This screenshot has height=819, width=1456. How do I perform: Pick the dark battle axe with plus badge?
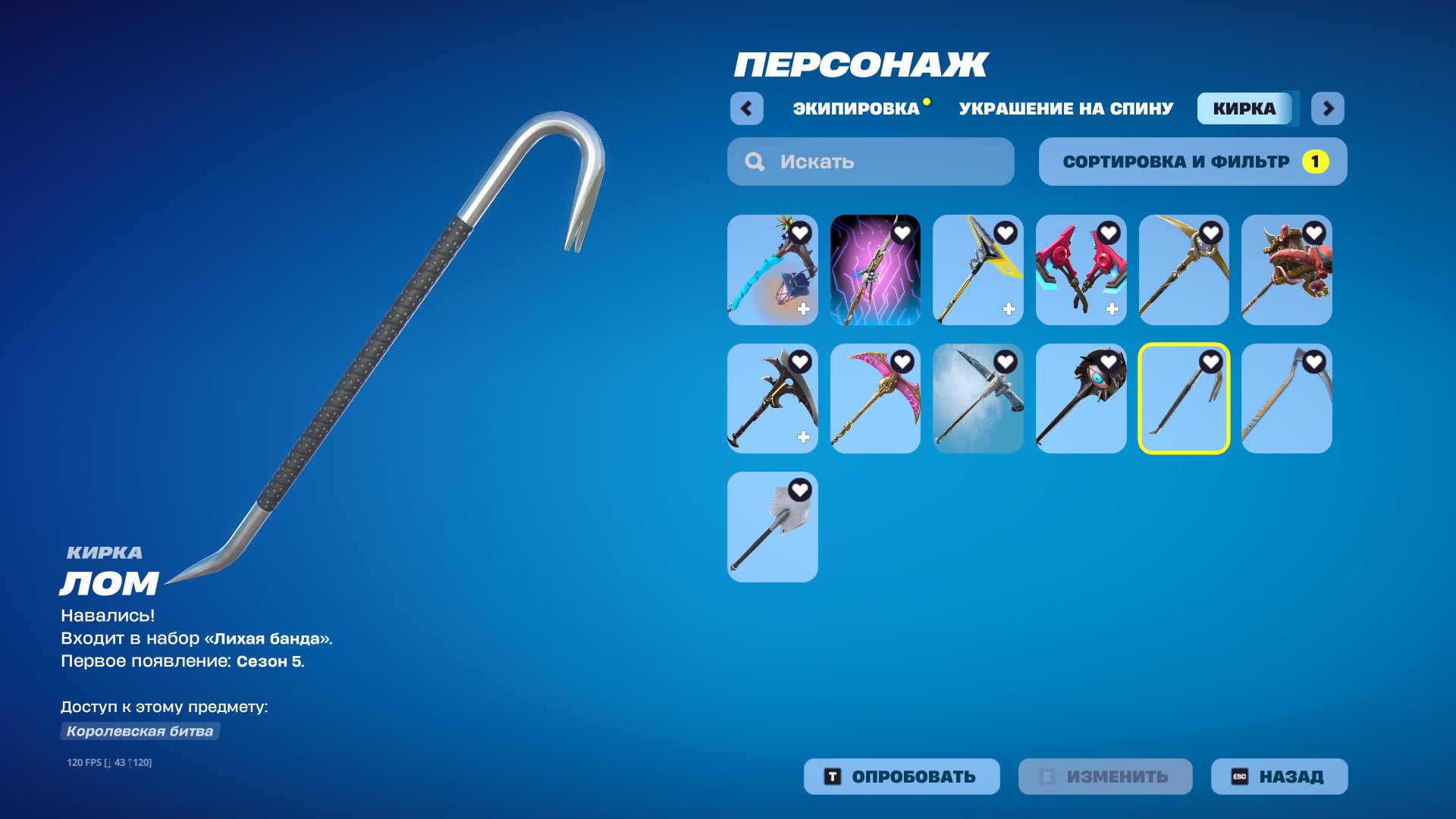[x=773, y=400]
